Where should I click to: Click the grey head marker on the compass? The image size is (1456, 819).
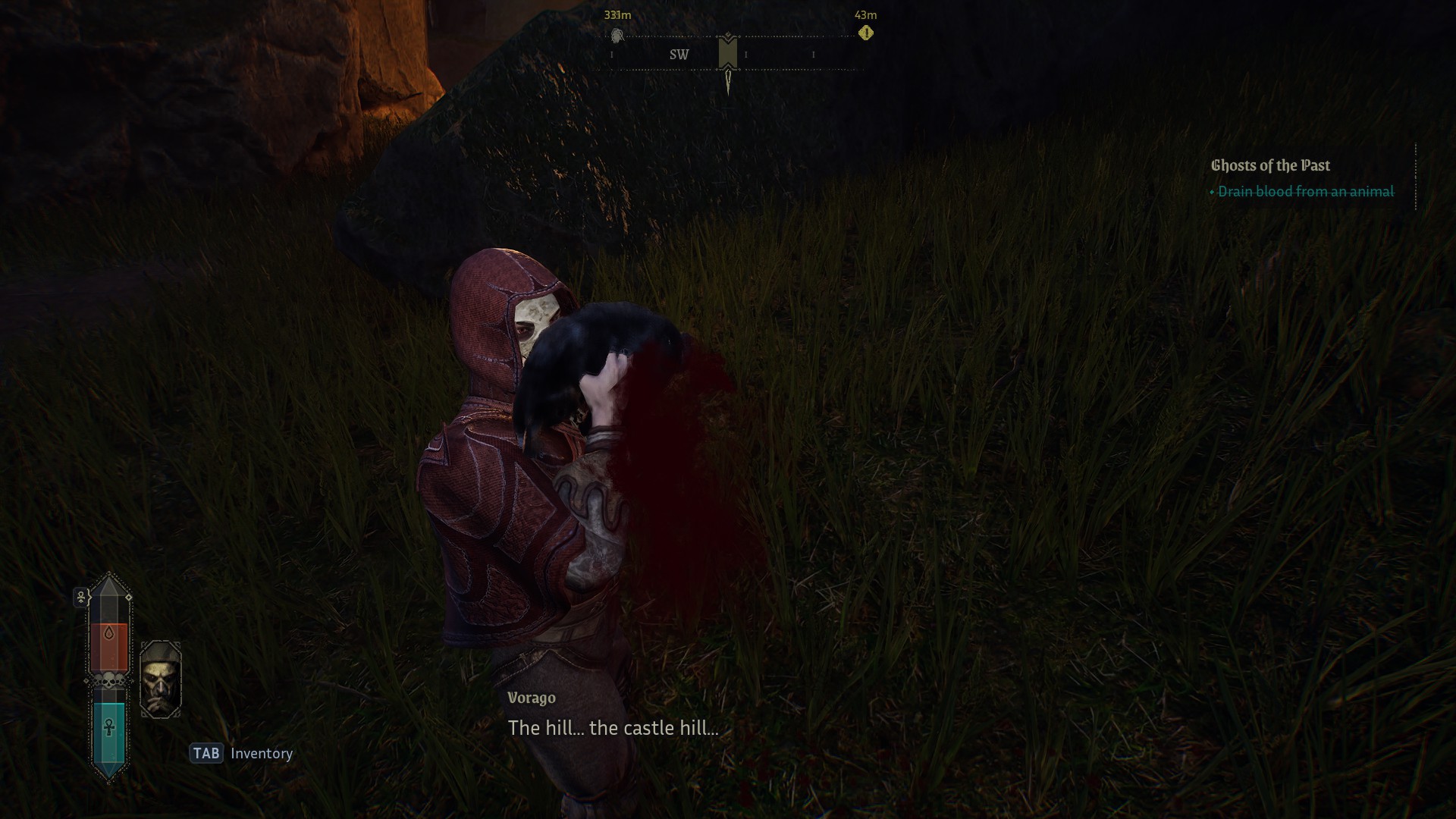[x=617, y=36]
